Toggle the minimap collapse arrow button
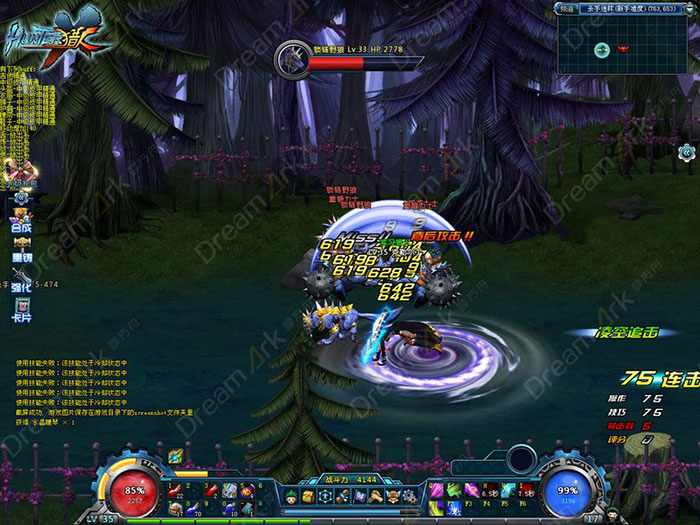 [x=688, y=8]
